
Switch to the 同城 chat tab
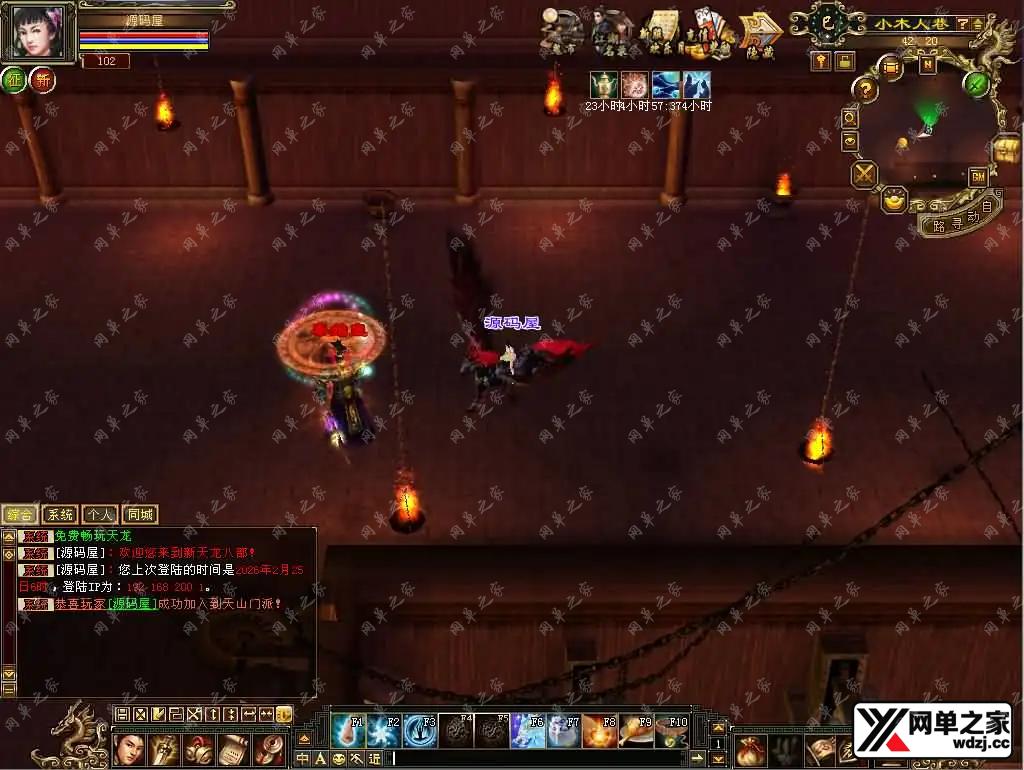click(140, 515)
